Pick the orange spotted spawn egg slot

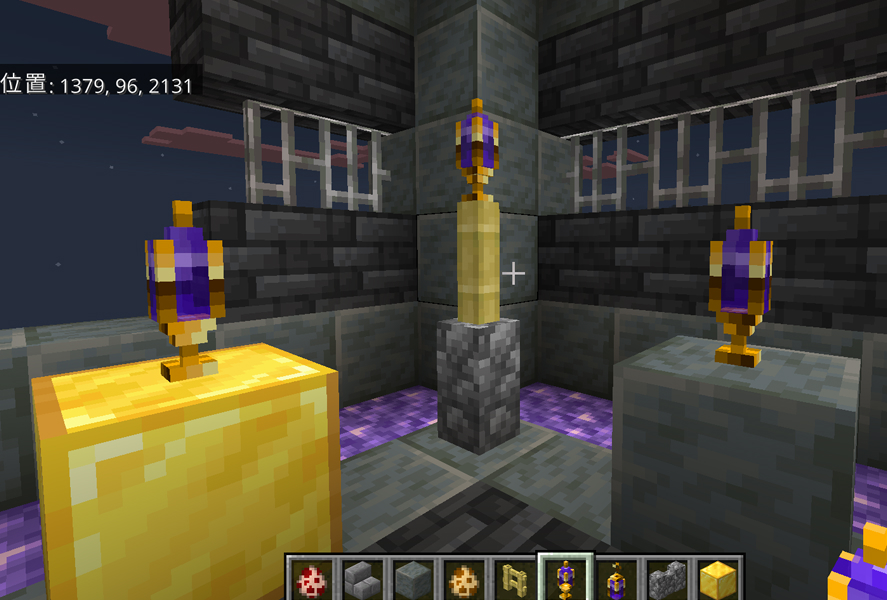pos(464,579)
